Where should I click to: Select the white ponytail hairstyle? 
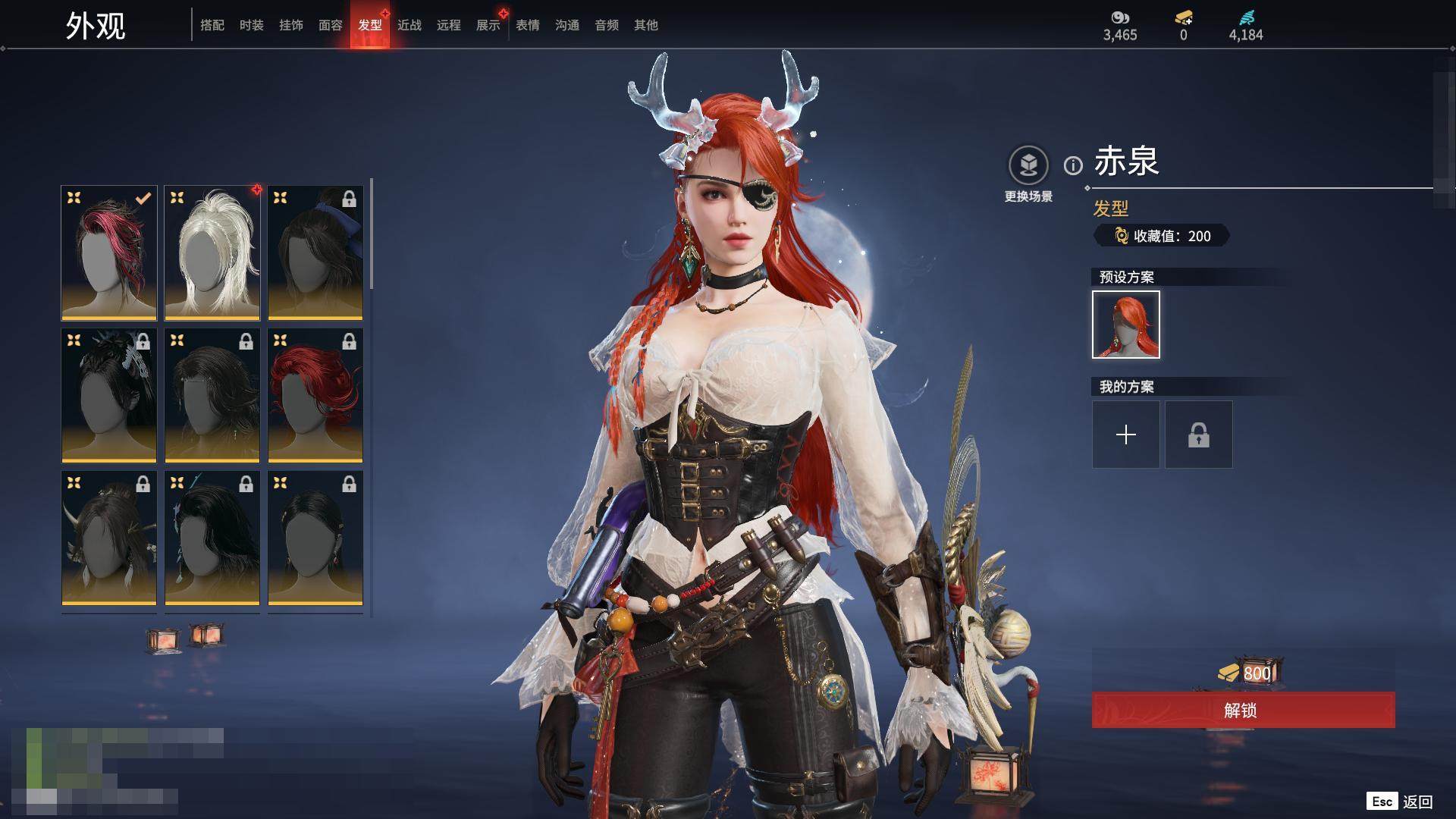point(212,253)
